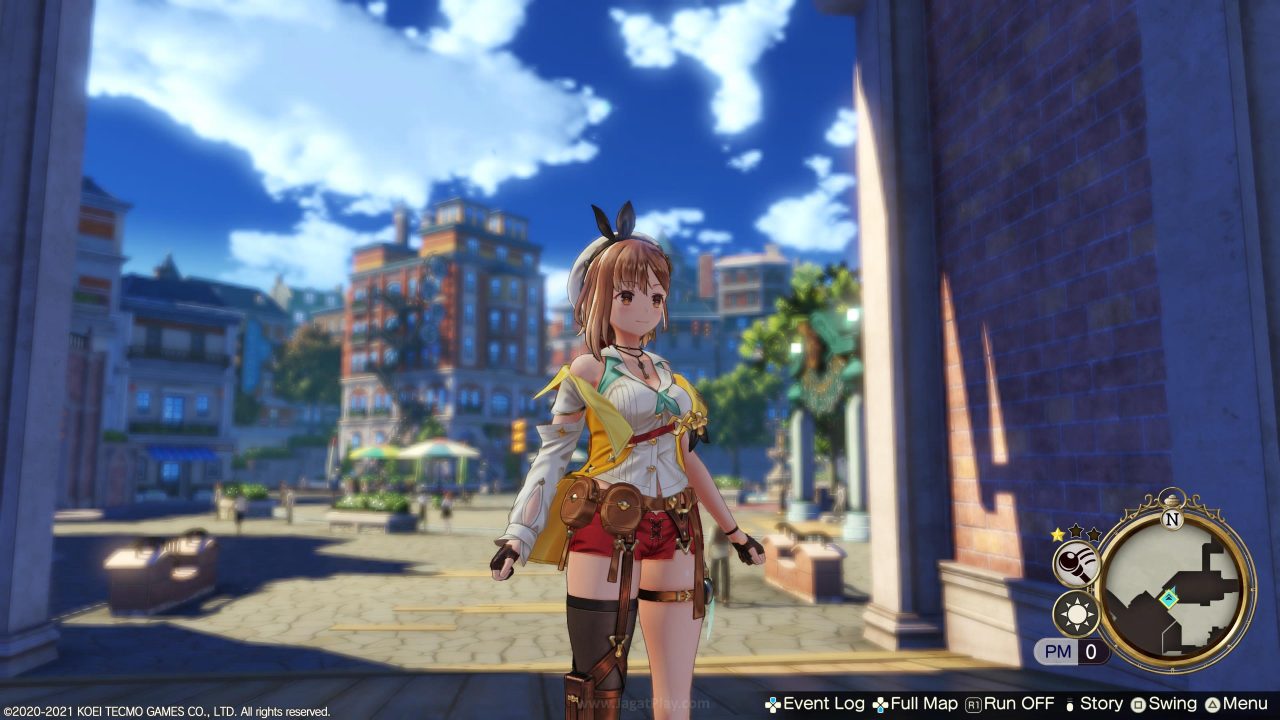Select the sun weather icon
1280x720 pixels.
1076,613
